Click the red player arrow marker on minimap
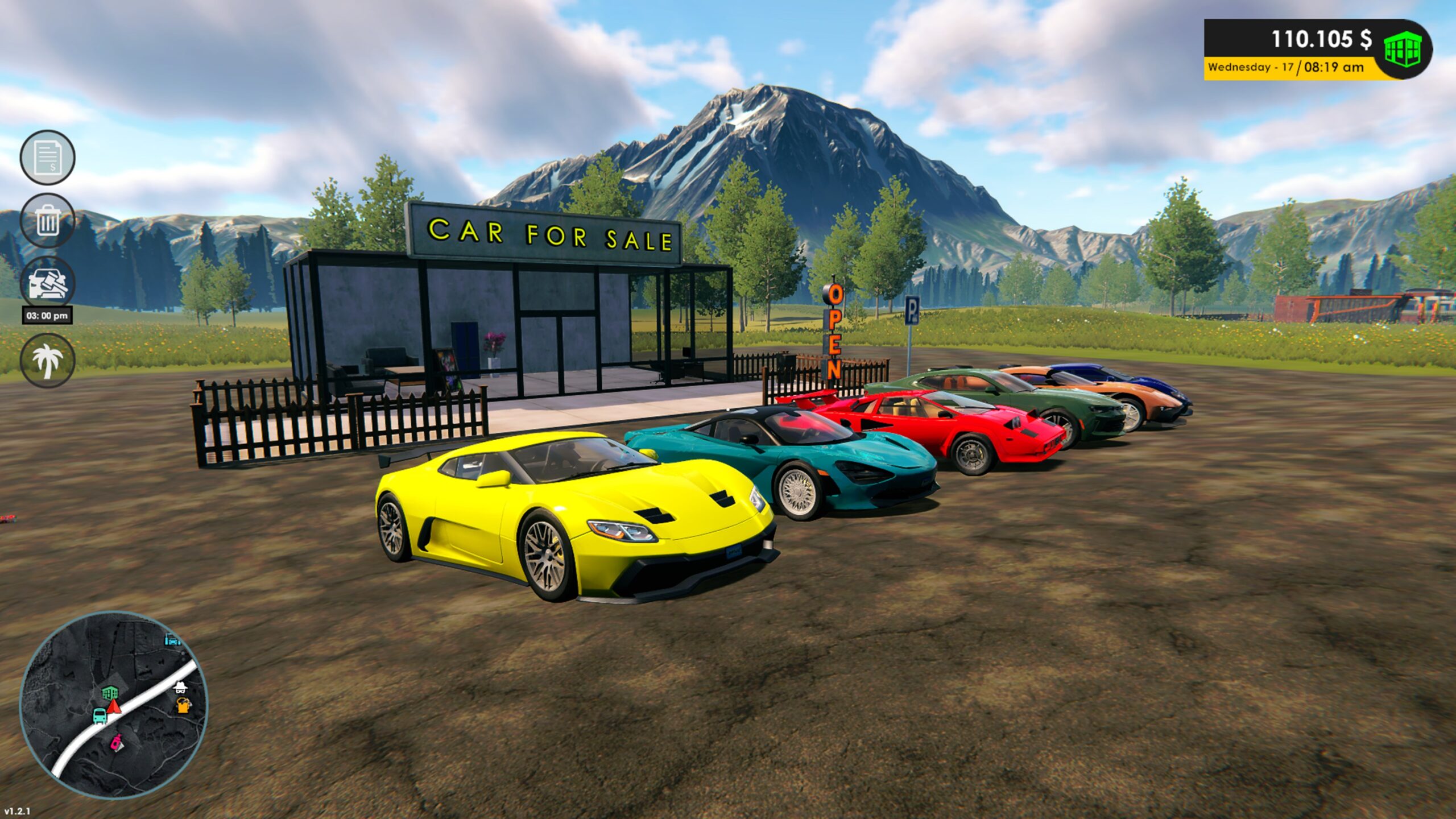 [114, 706]
